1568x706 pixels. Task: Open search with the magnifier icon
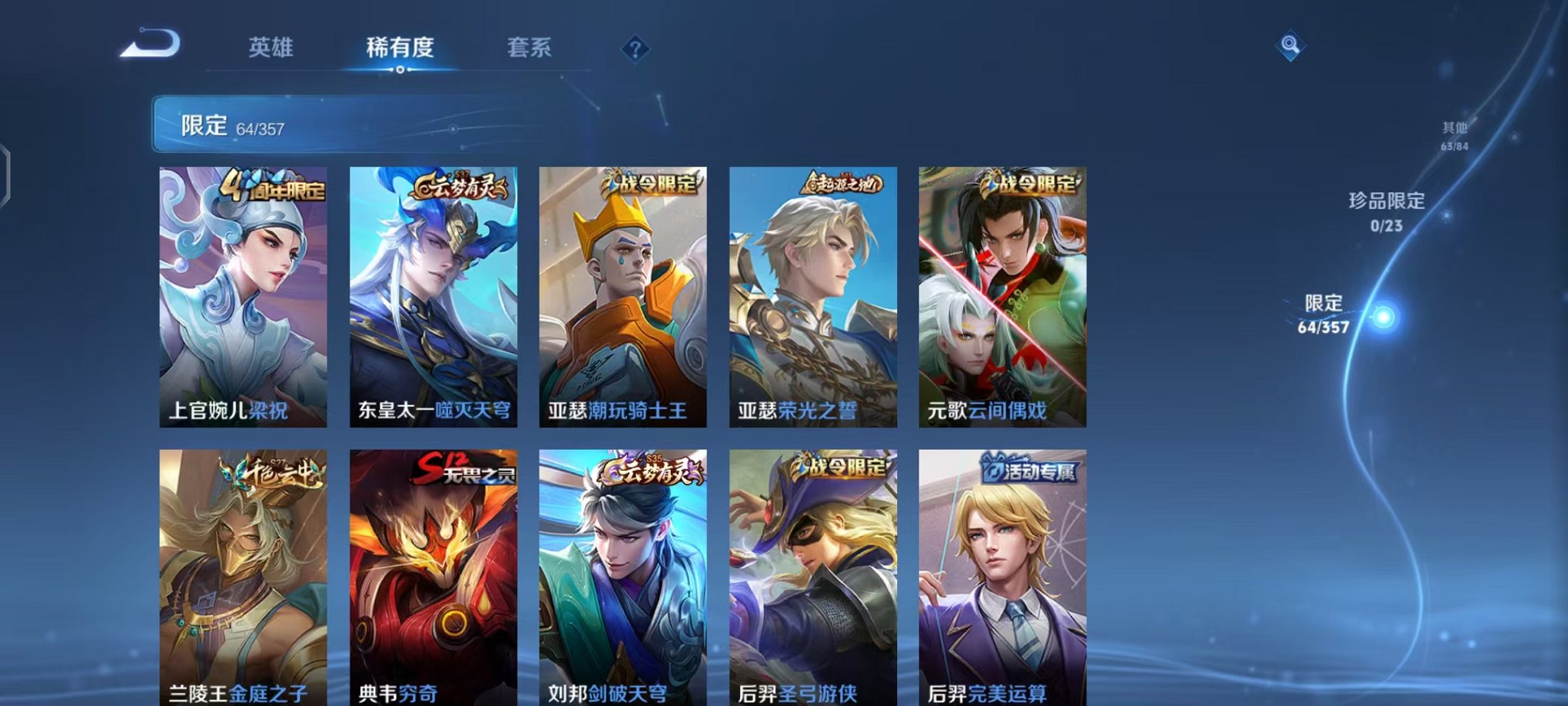click(1289, 46)
